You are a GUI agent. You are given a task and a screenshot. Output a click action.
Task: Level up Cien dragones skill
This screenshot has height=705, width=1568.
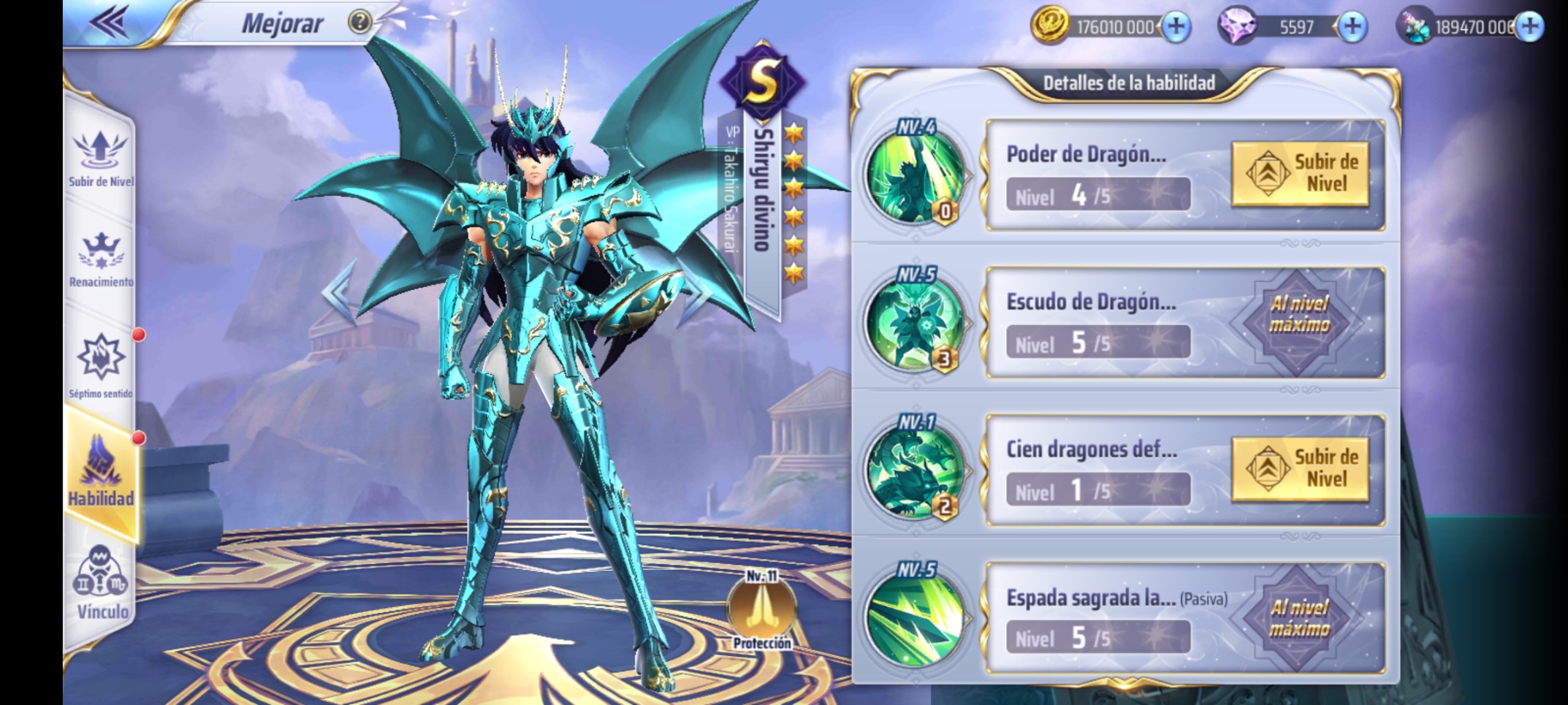tap(1300, 469)
